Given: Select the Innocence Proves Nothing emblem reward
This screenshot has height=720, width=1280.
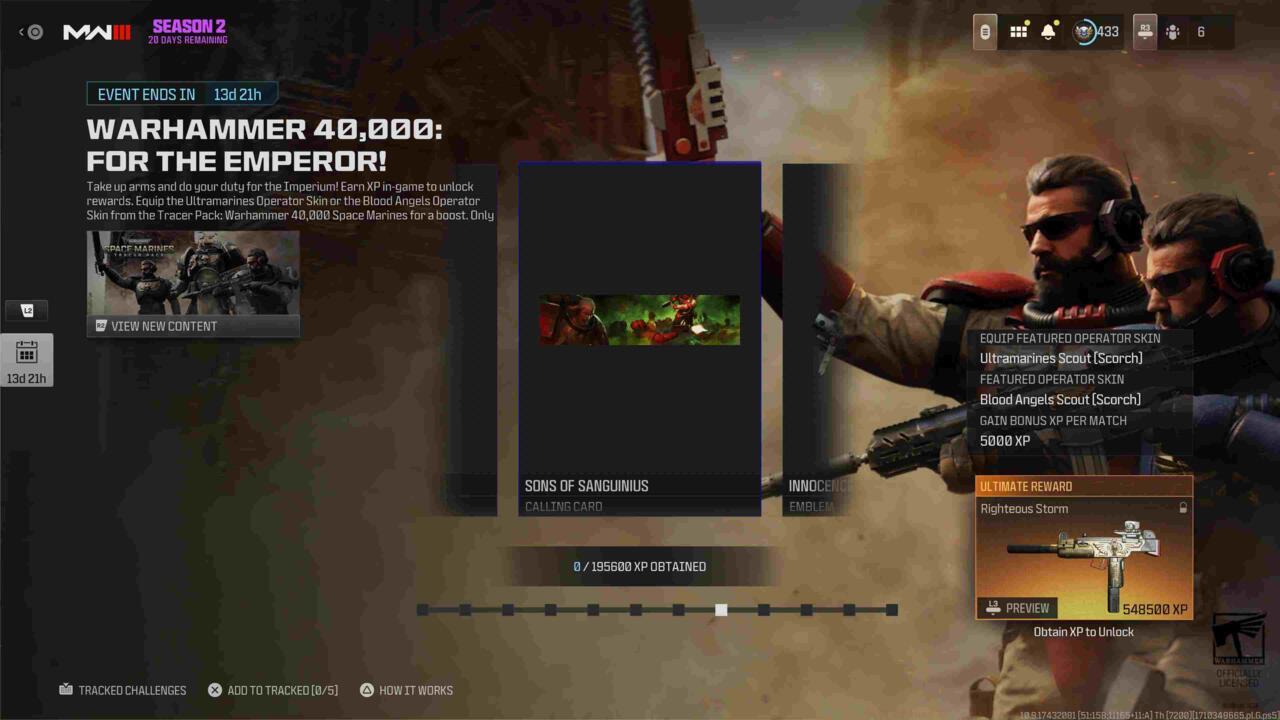Looking at the screenshot, I should click(816, 340).
